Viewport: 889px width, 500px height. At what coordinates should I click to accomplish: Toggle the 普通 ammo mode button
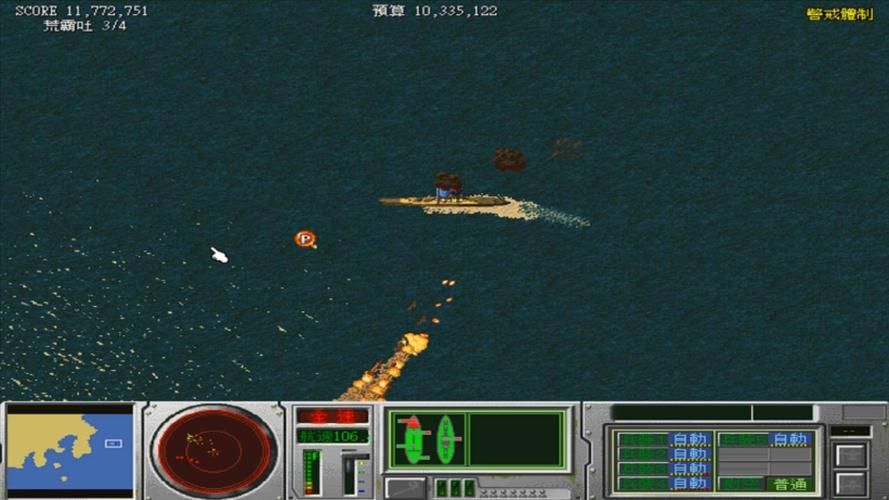789,484
